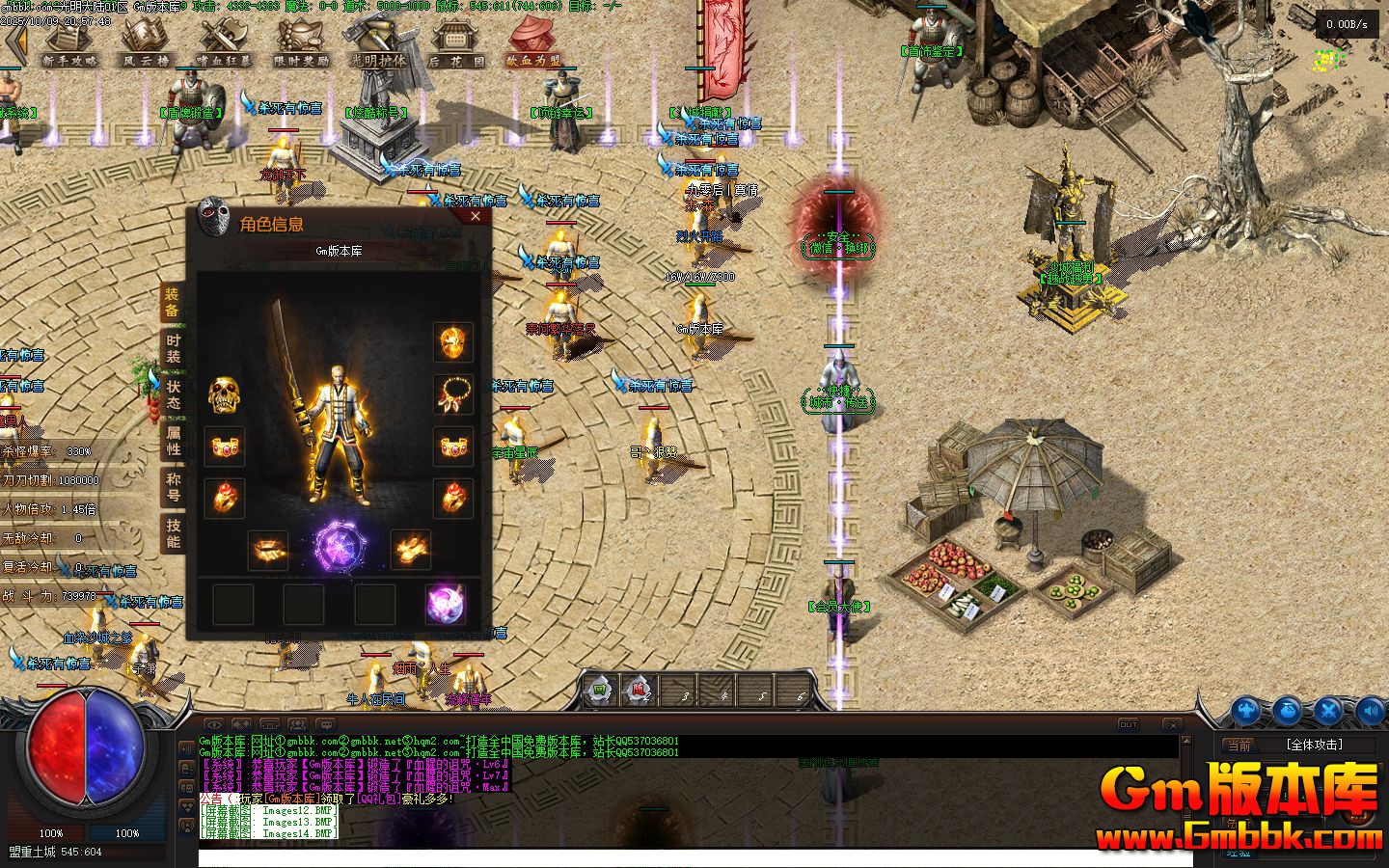Switch to the 技能 skills tab

pyautogui.click(x=173, y=532)
